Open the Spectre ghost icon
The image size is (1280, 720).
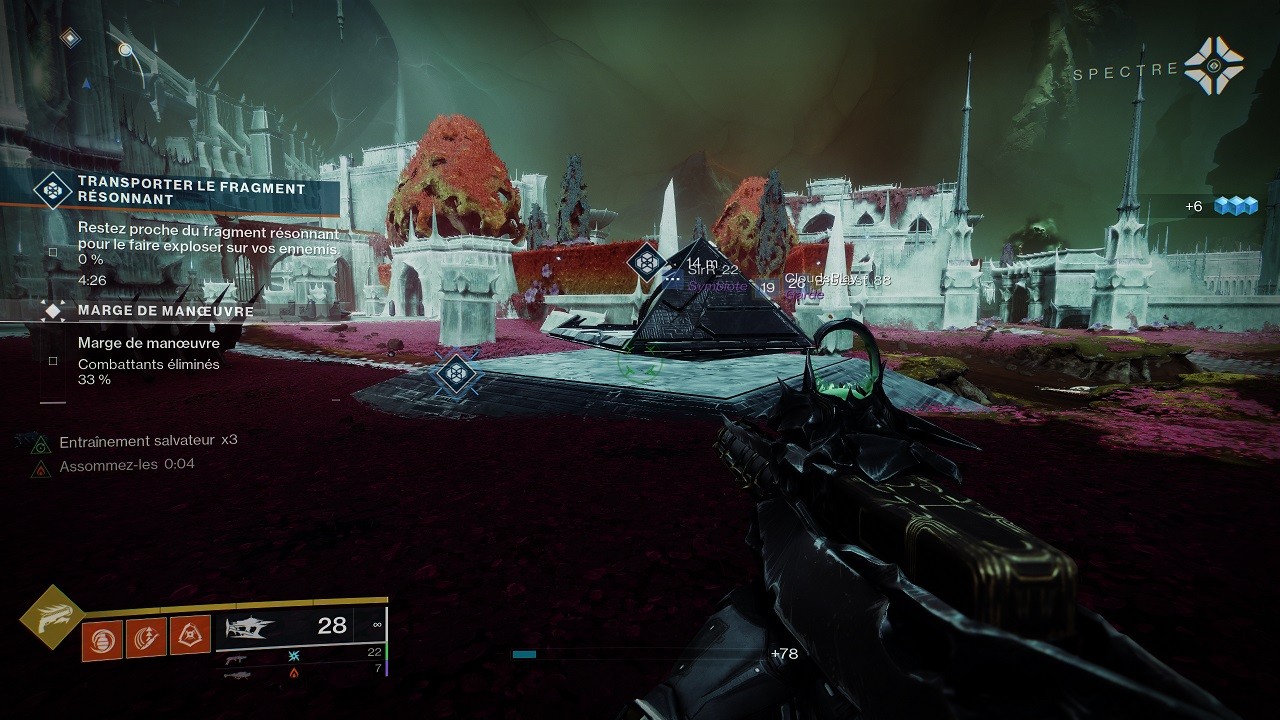[x=1213, y=66]
